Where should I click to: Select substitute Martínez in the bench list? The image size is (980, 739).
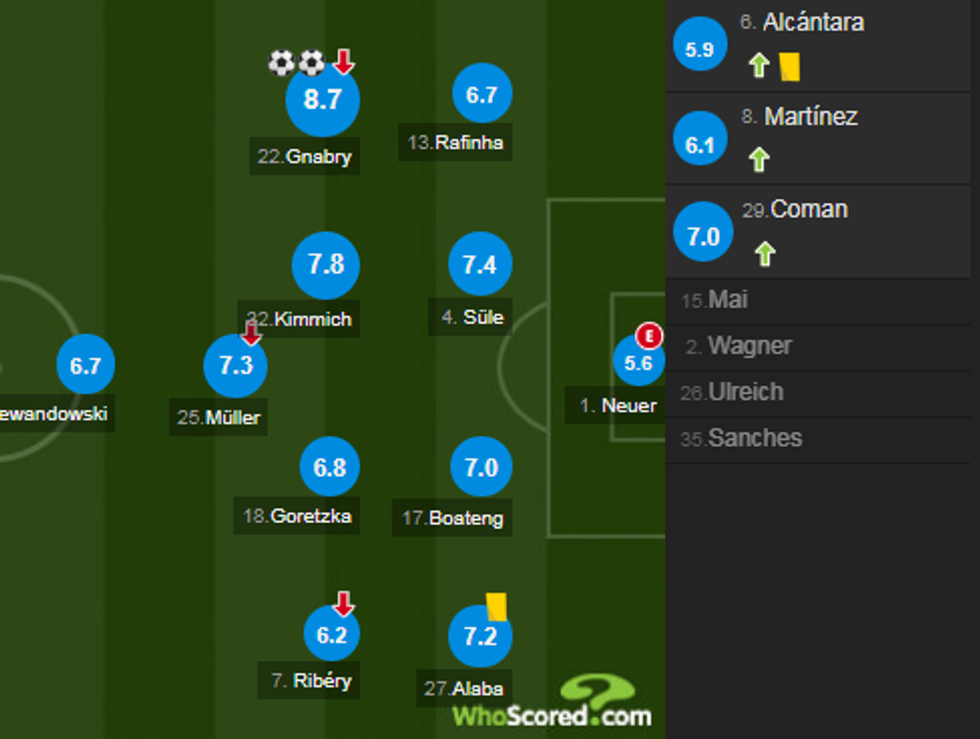822,138
